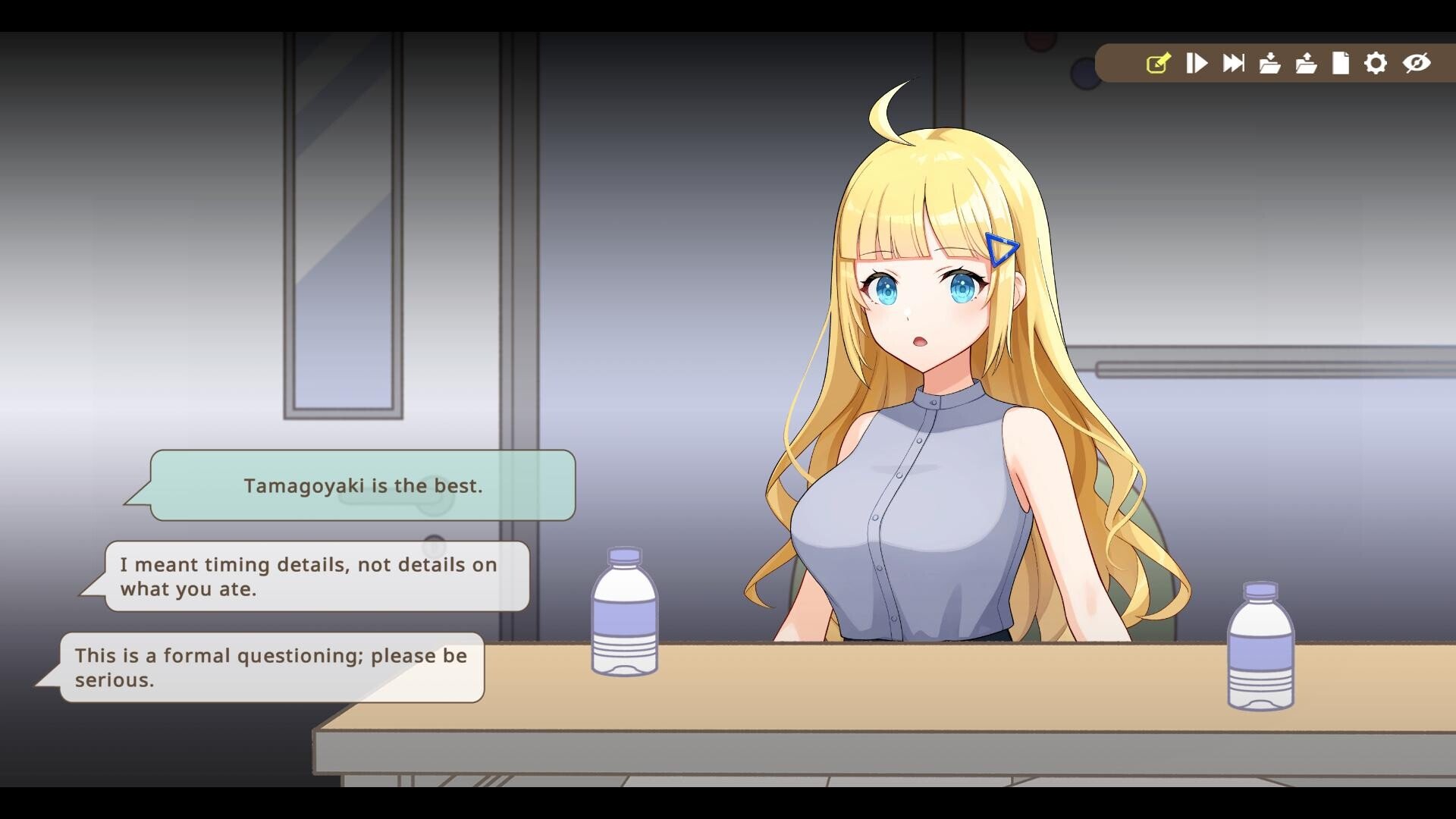Hide the interface with the crossed-eye icon
The width and height of the screenshot is (1456, 819).
1416,63
